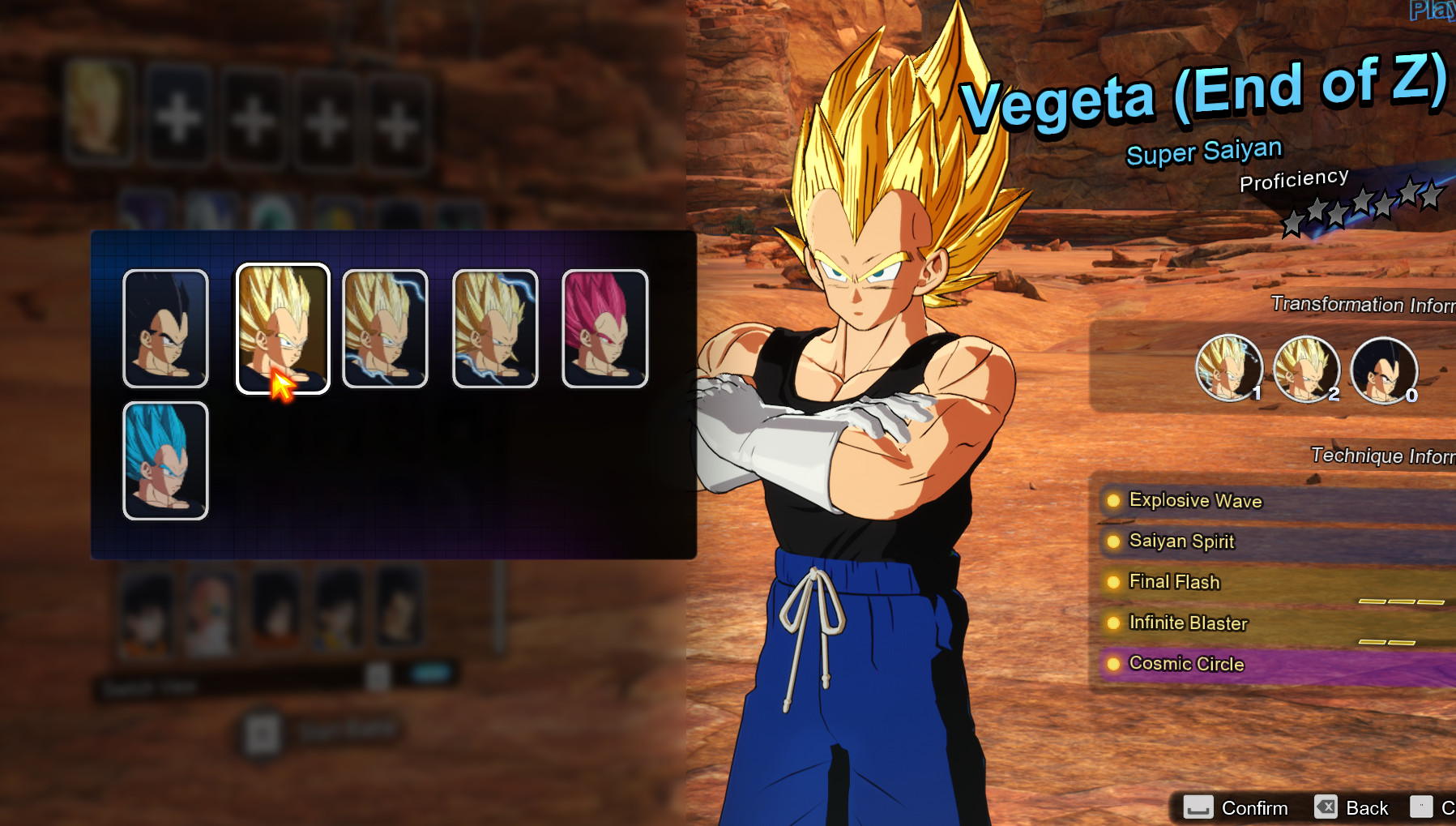Toggle the Cosmic Circle technique entry
Viewport: 1456px width, 826px height.
[1185, 664]
